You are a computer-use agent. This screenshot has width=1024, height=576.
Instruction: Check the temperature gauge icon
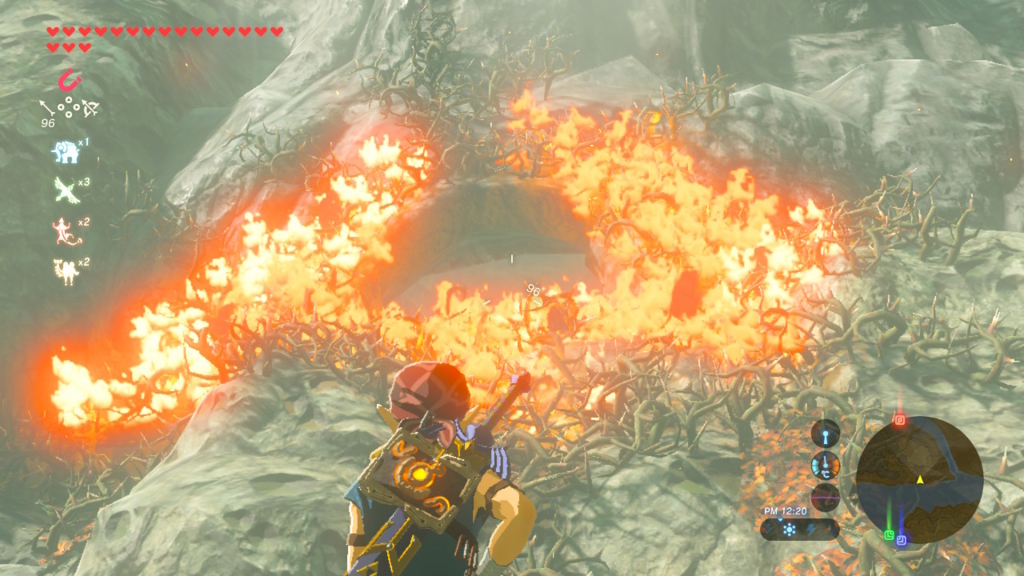click(x=826, y=465)
